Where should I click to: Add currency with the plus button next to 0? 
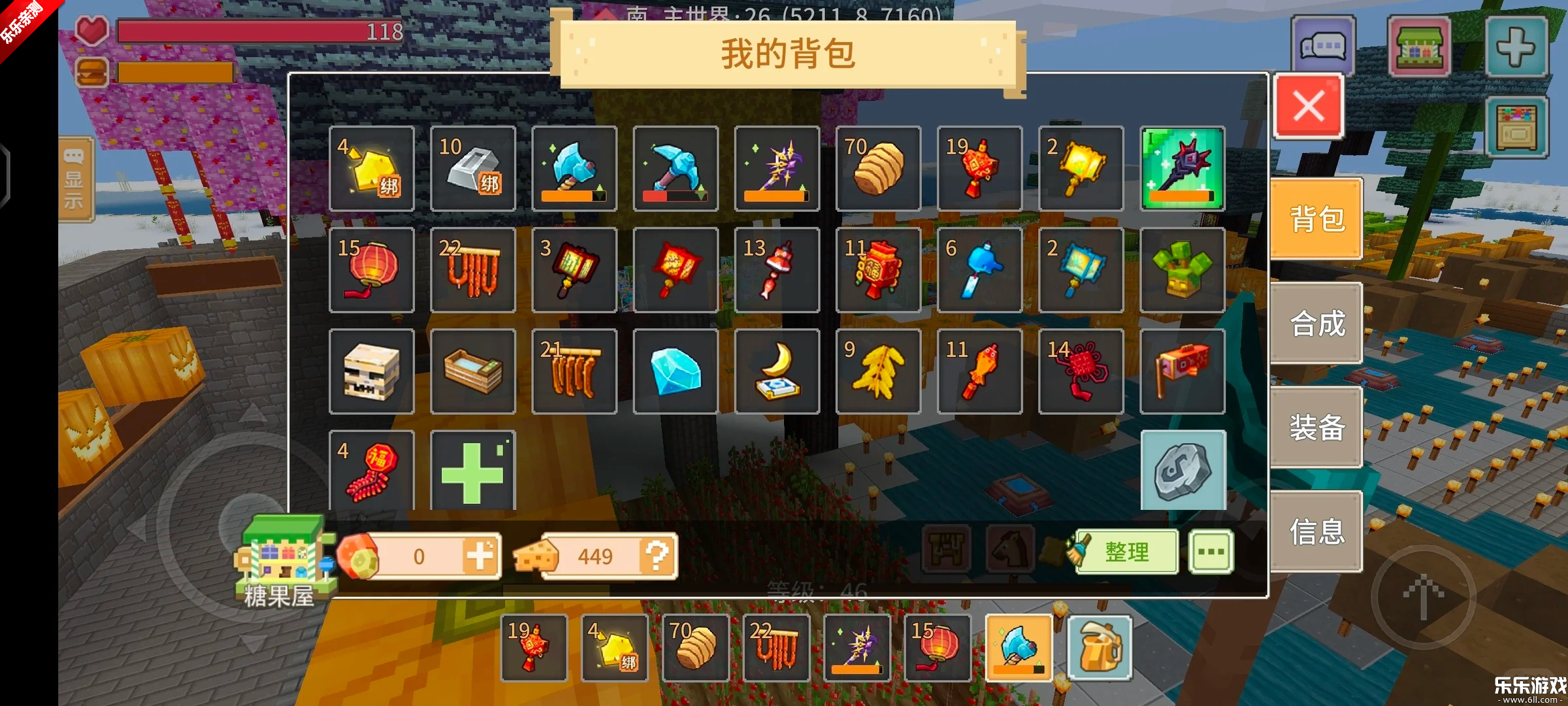click(x=480, y=554)
